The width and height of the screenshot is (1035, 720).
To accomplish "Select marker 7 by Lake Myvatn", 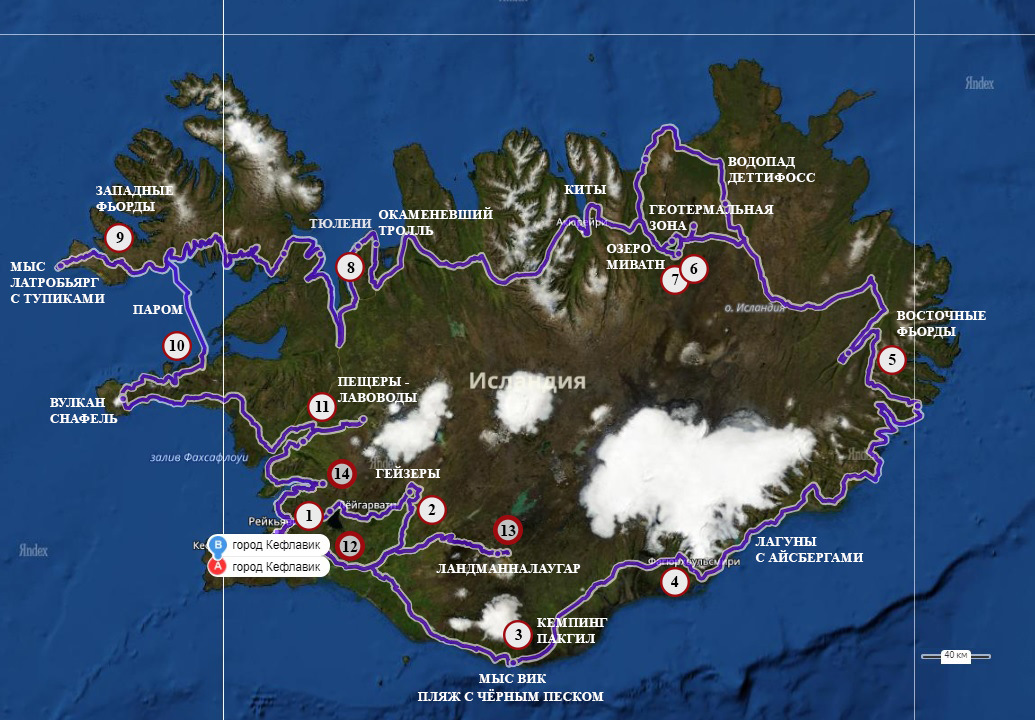I will (x=675, y=280).
